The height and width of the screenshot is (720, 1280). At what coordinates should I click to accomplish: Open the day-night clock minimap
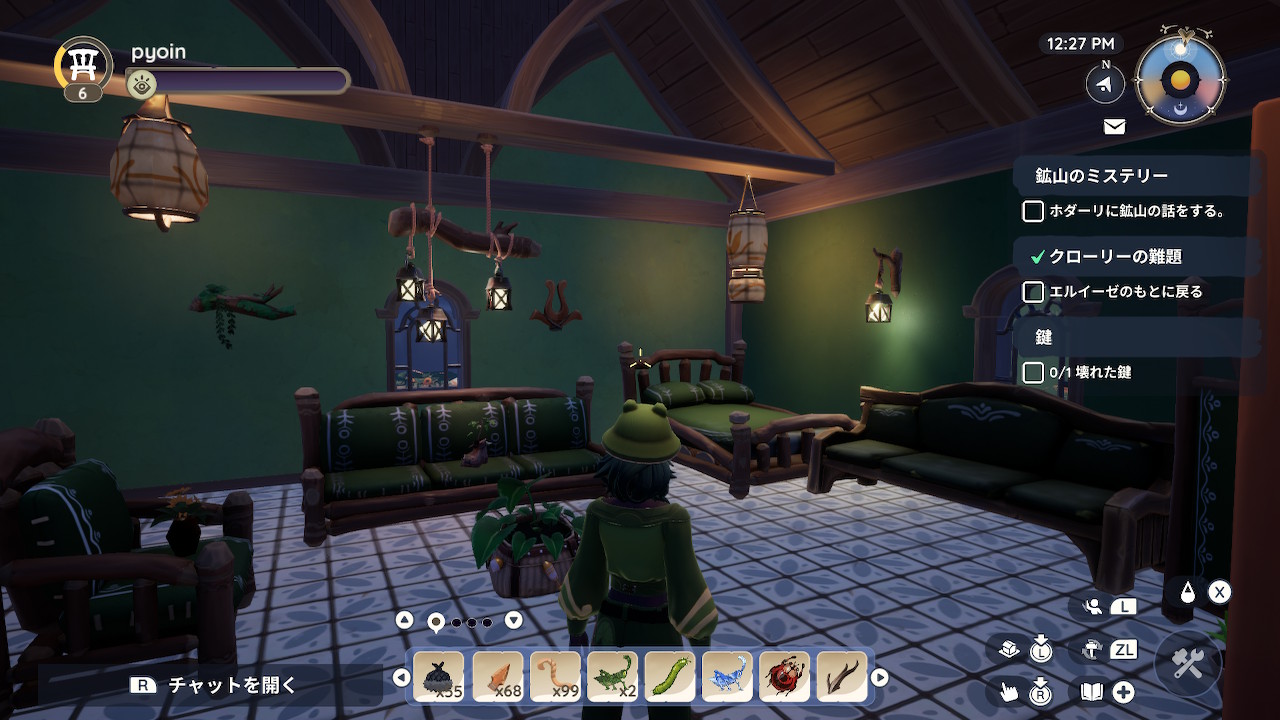pyautogui.click(x=1181, y=80)
